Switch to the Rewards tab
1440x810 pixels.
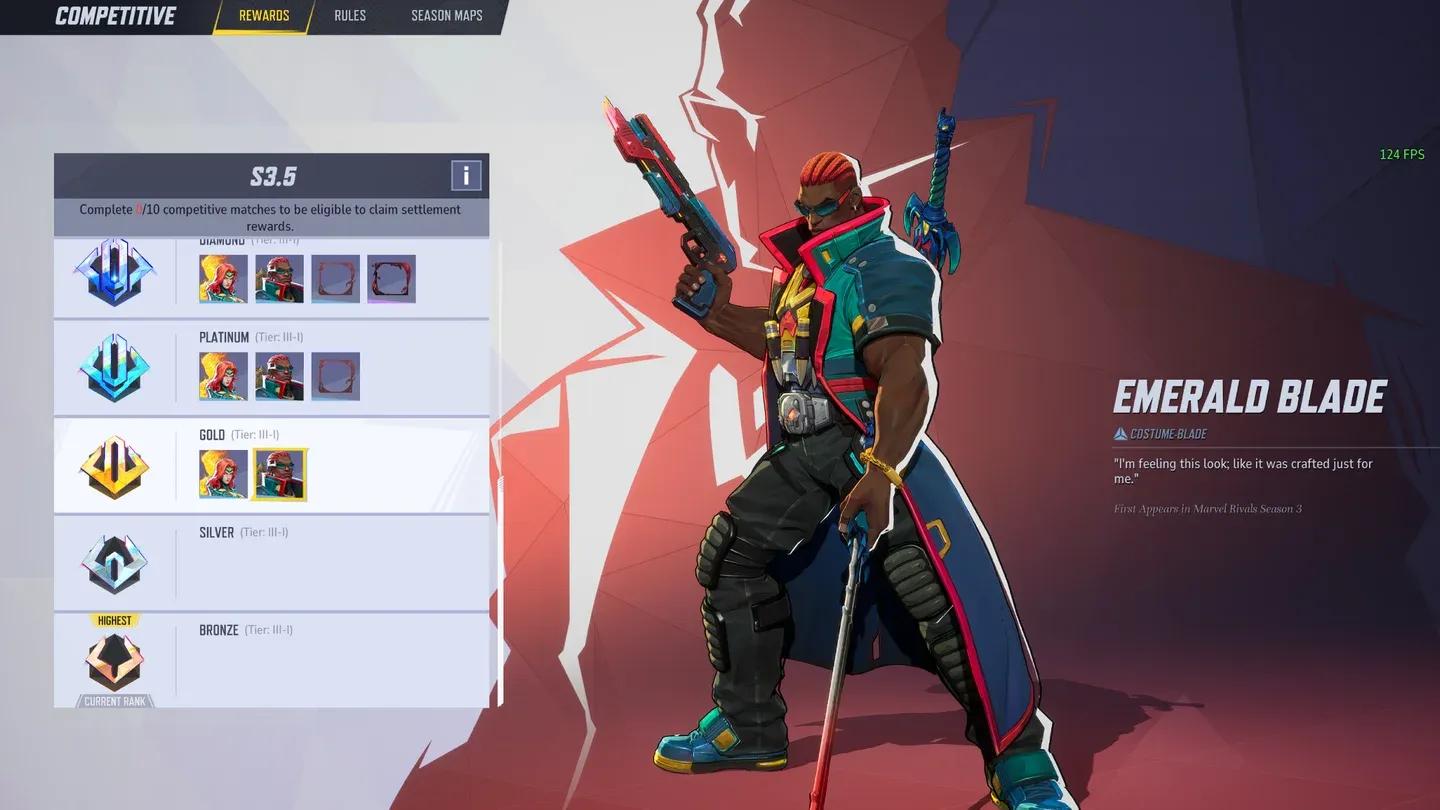coord(263,15)
